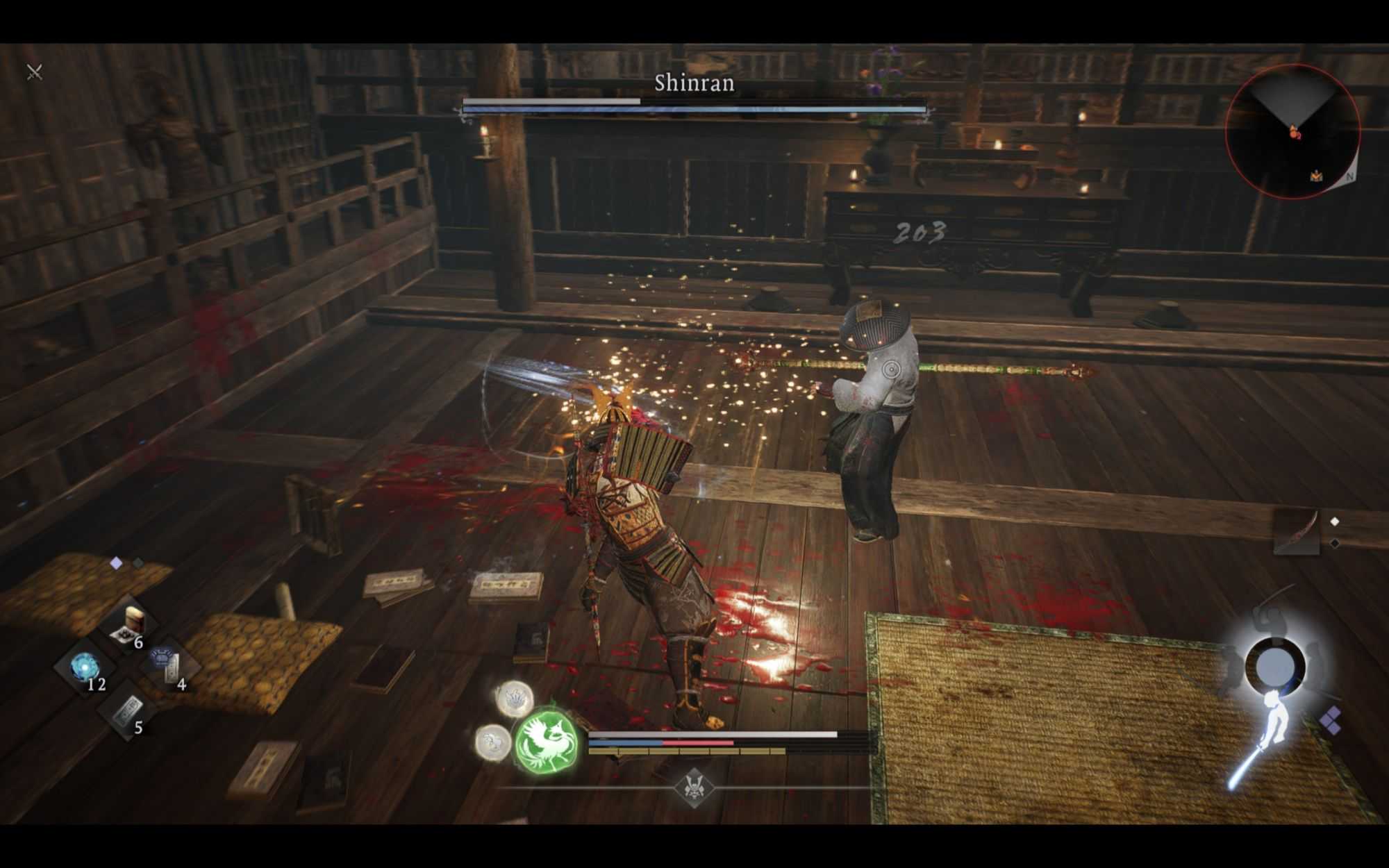Switch to the high stance silhouette

point(1270,618)
